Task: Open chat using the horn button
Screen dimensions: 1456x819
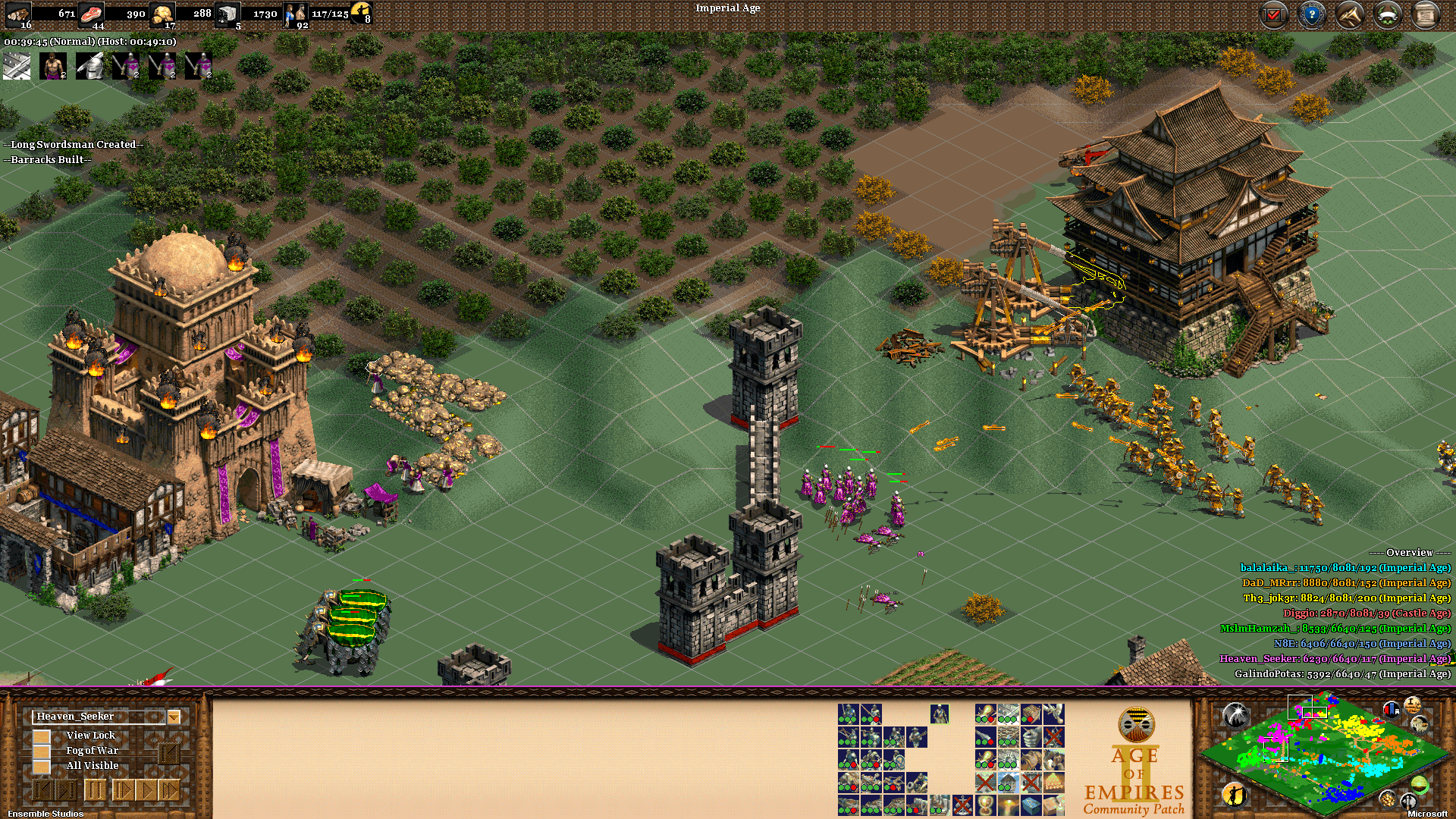Action: 1349,14
